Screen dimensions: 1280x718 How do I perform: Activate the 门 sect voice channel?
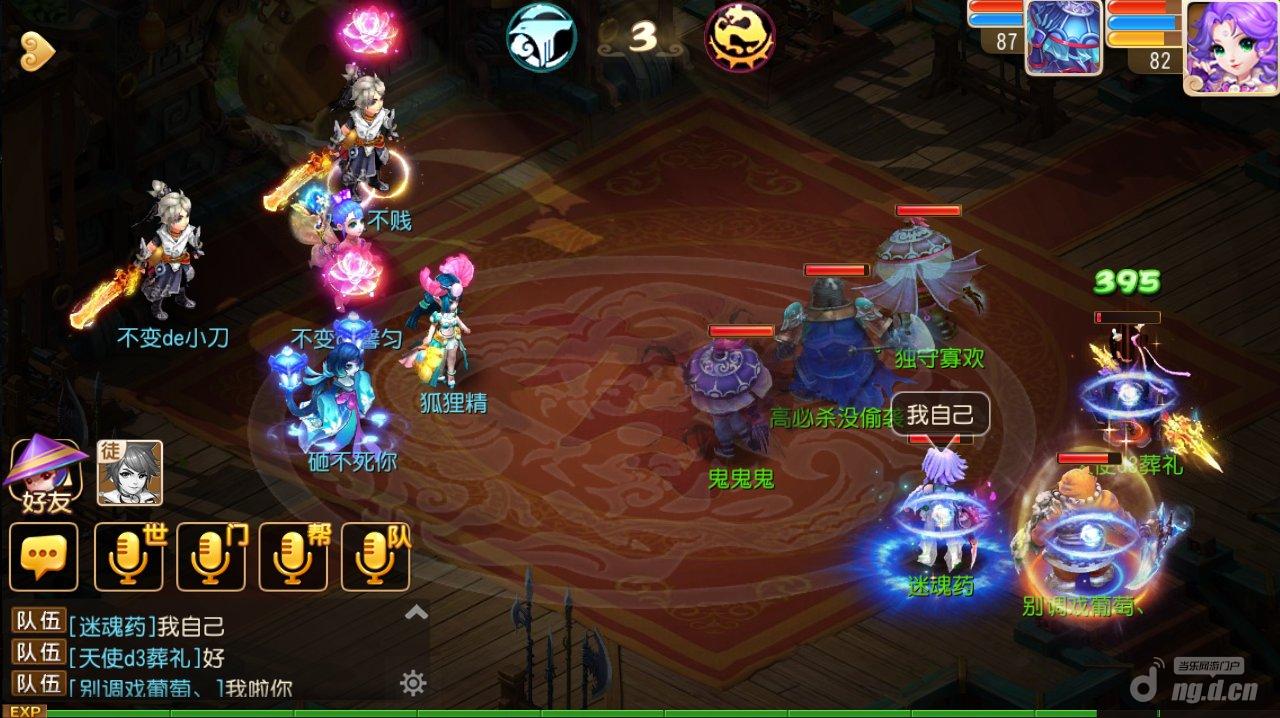(211, 556)
